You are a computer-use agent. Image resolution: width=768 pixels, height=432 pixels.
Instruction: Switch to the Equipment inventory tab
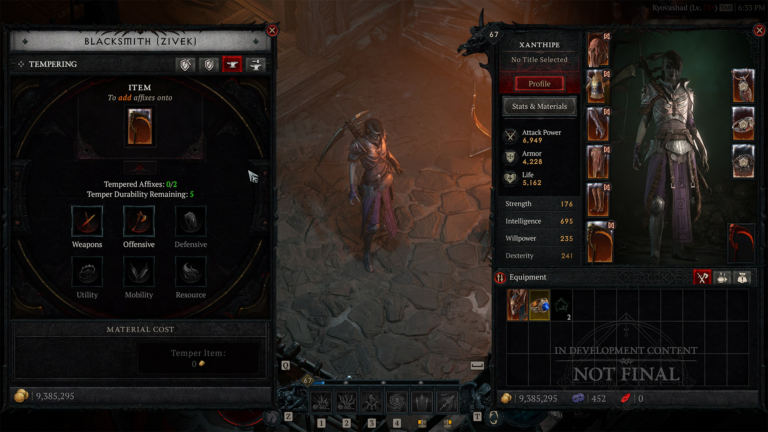702,277
